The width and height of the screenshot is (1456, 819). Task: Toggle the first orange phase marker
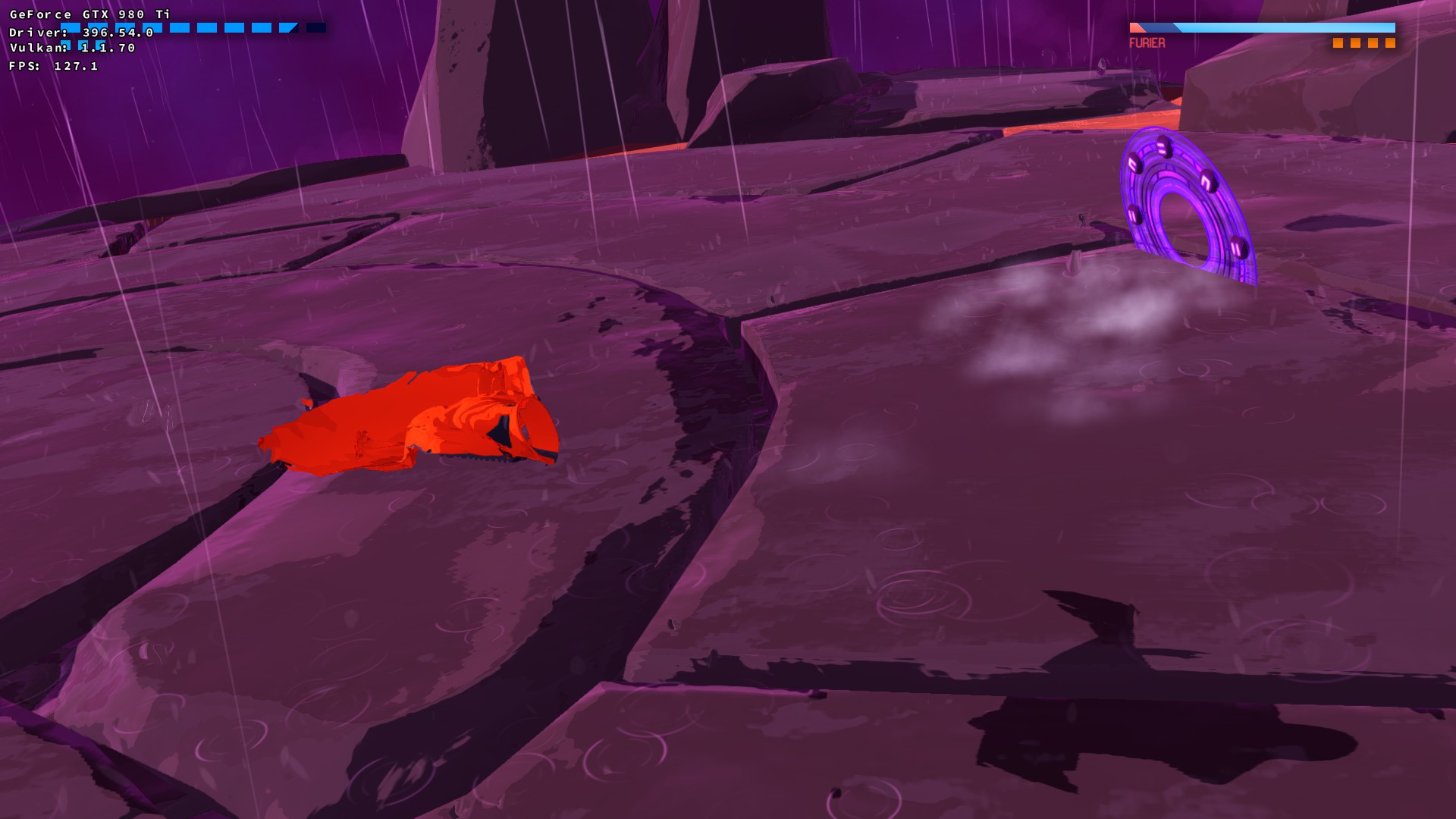click(x=1339, y=43)
